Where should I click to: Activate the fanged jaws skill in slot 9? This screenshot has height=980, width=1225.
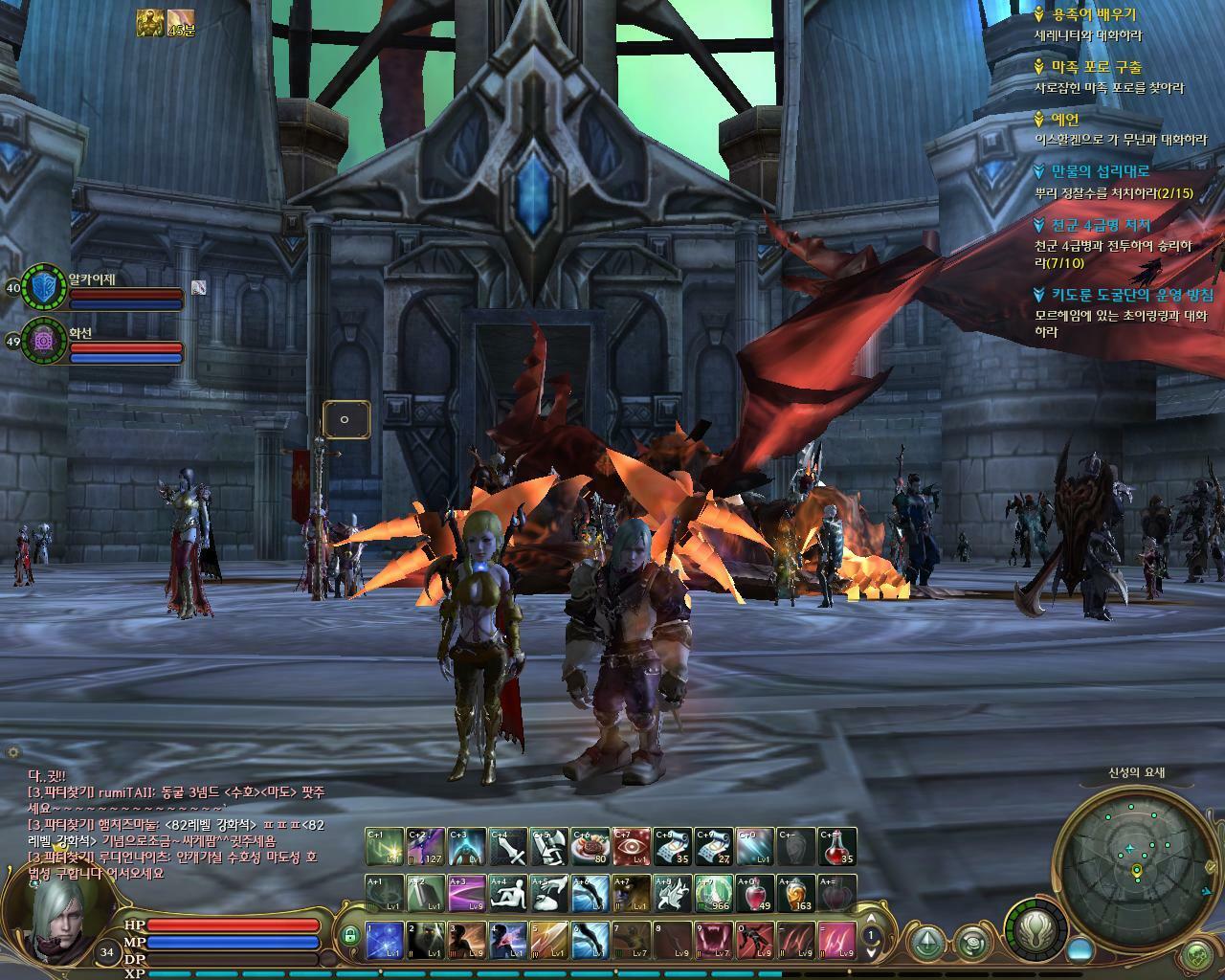[x=713, y=940]
